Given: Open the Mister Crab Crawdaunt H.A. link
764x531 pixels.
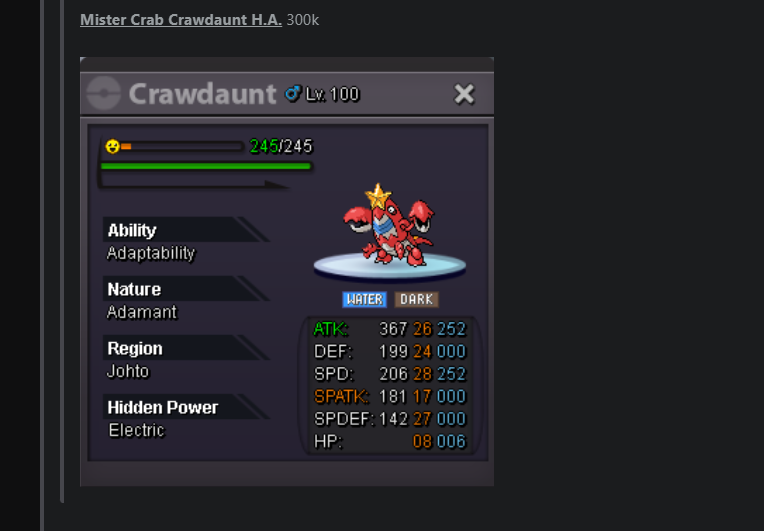Looking at the screenshot, I should point(180,20).
